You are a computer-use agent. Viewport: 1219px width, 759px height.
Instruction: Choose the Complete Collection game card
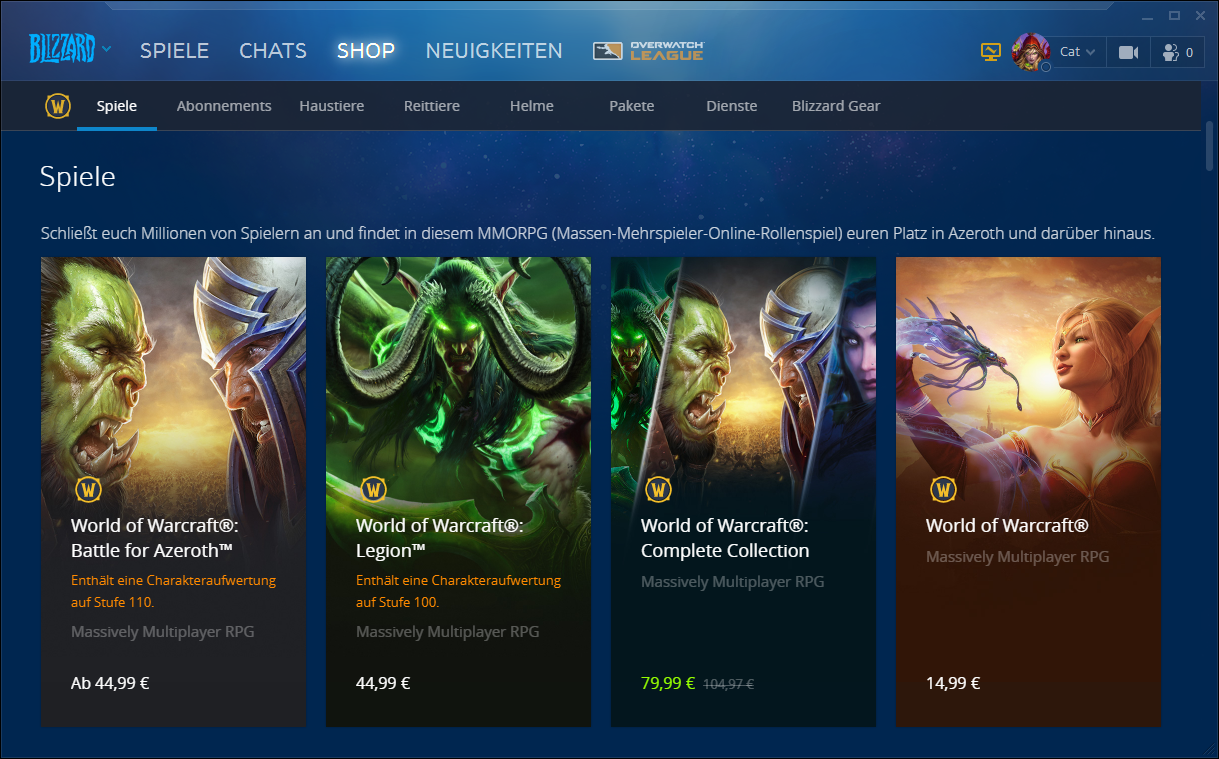pos(743,491)
